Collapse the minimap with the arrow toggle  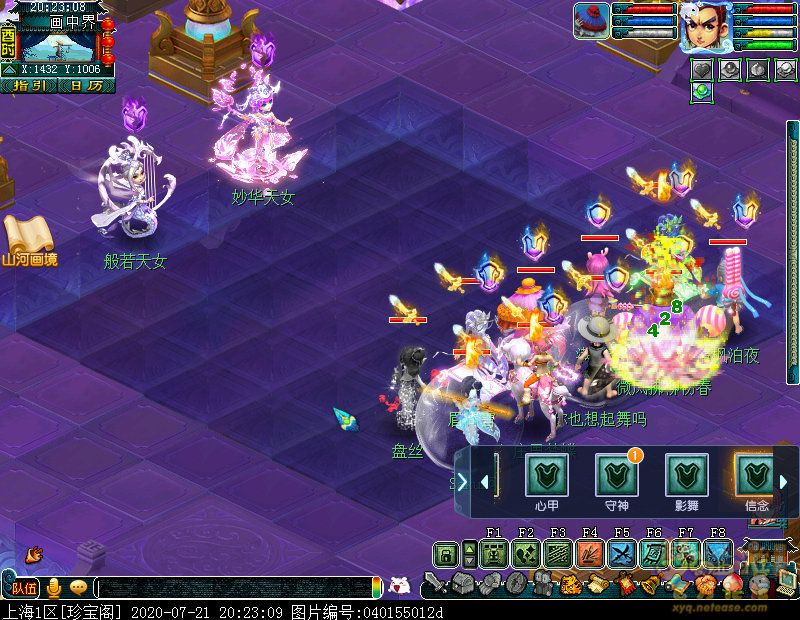point(8,70)
